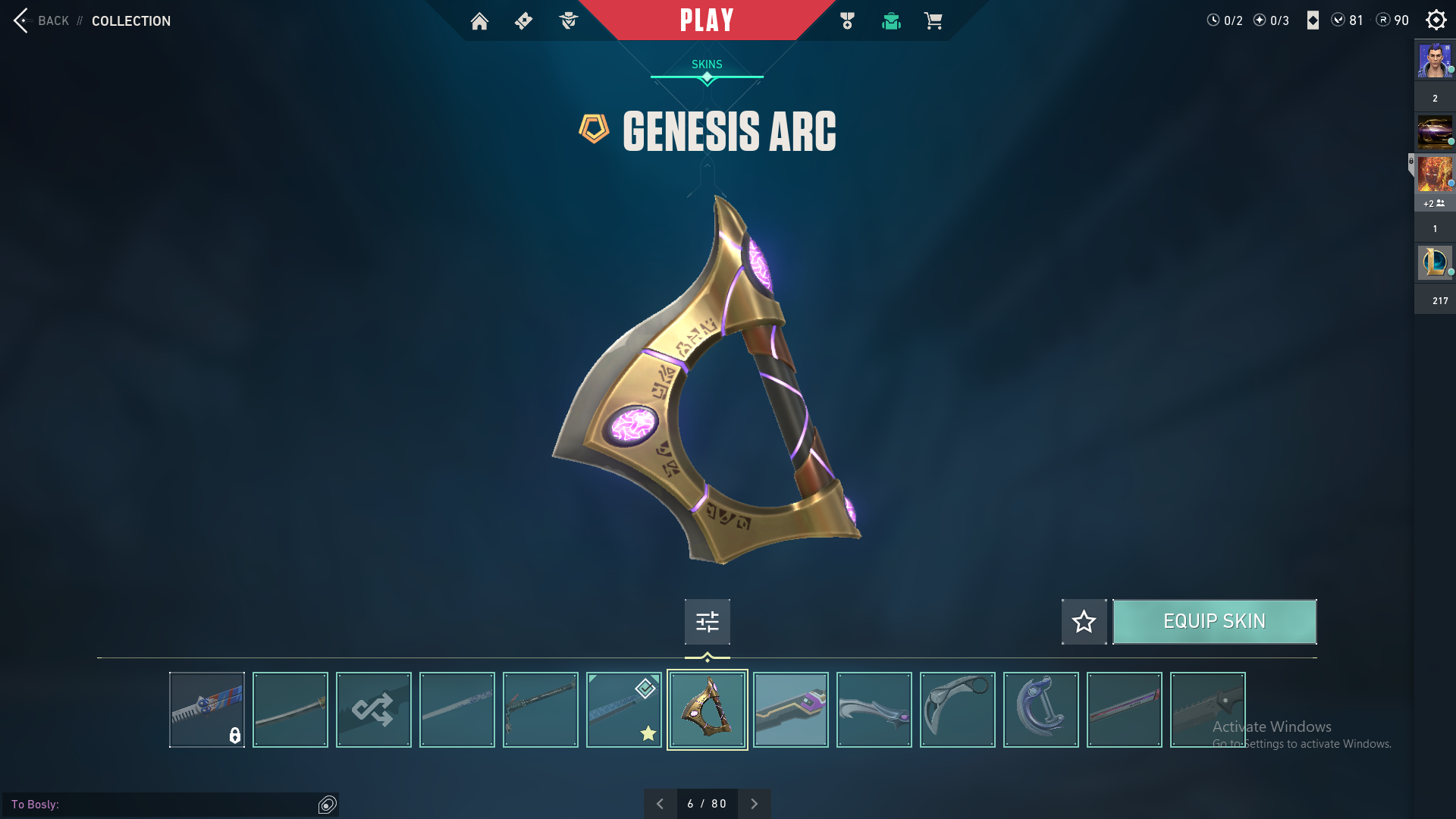The width and height of the screenshot is (1456, 819).
Task: Select the starred blue blade skin
Action: [623, 710]
